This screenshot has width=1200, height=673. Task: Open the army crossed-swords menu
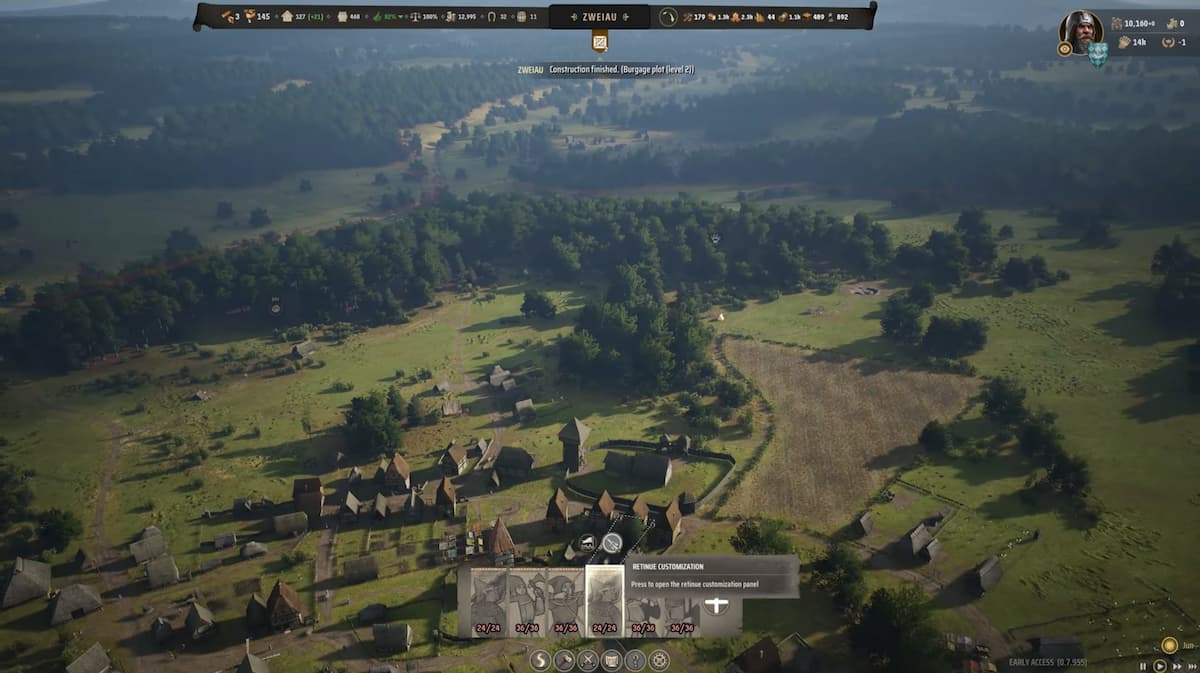[588, 660]
